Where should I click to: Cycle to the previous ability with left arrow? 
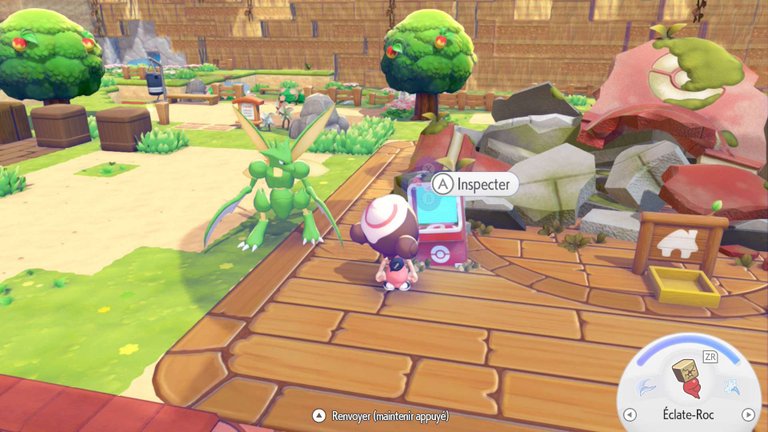coord(629,415)
